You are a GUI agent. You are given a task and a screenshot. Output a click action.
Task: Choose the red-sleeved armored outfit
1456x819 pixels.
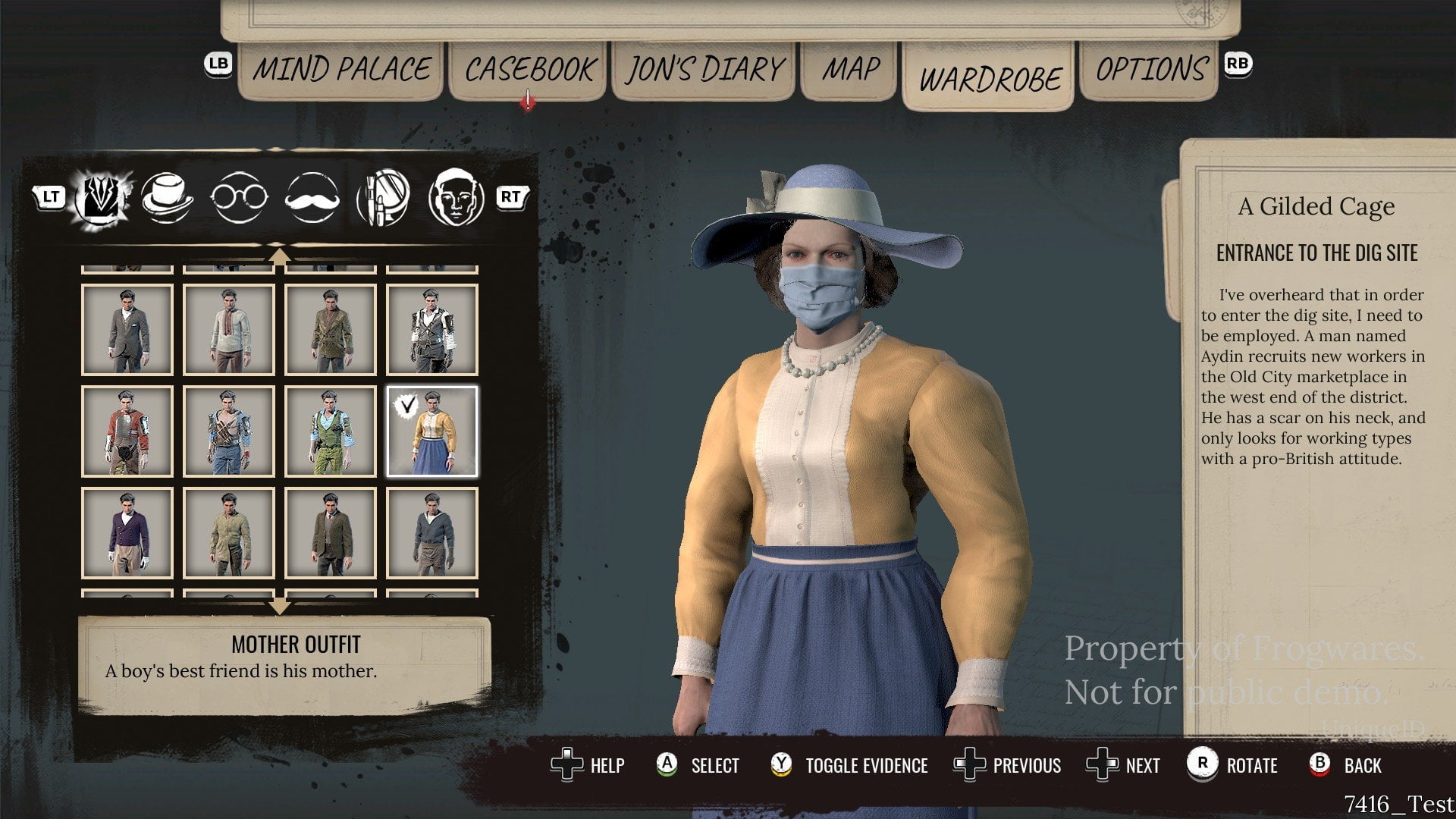(127, 431)
